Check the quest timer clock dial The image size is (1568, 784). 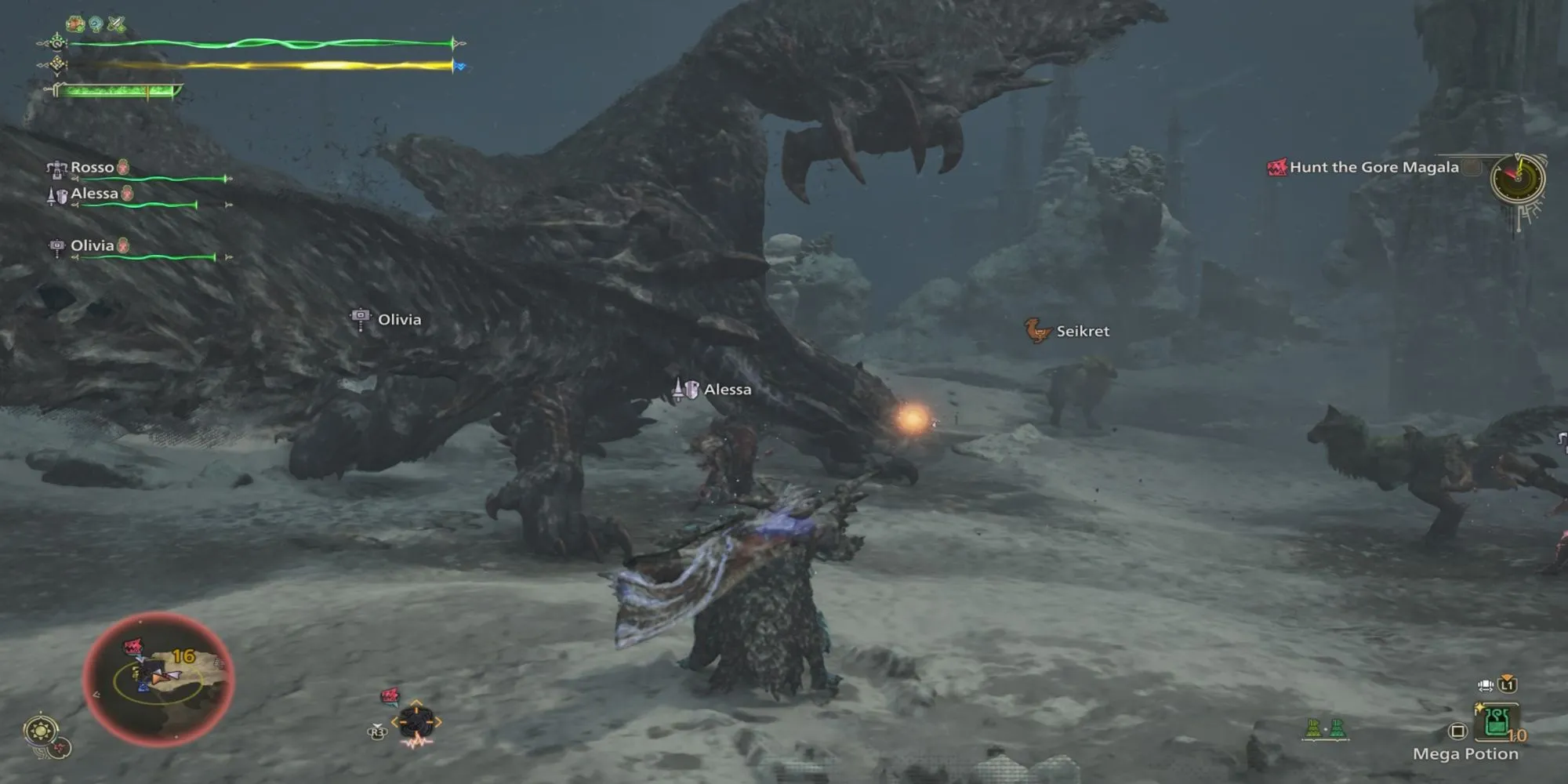pyautogui.click(x=1518, y=180)
